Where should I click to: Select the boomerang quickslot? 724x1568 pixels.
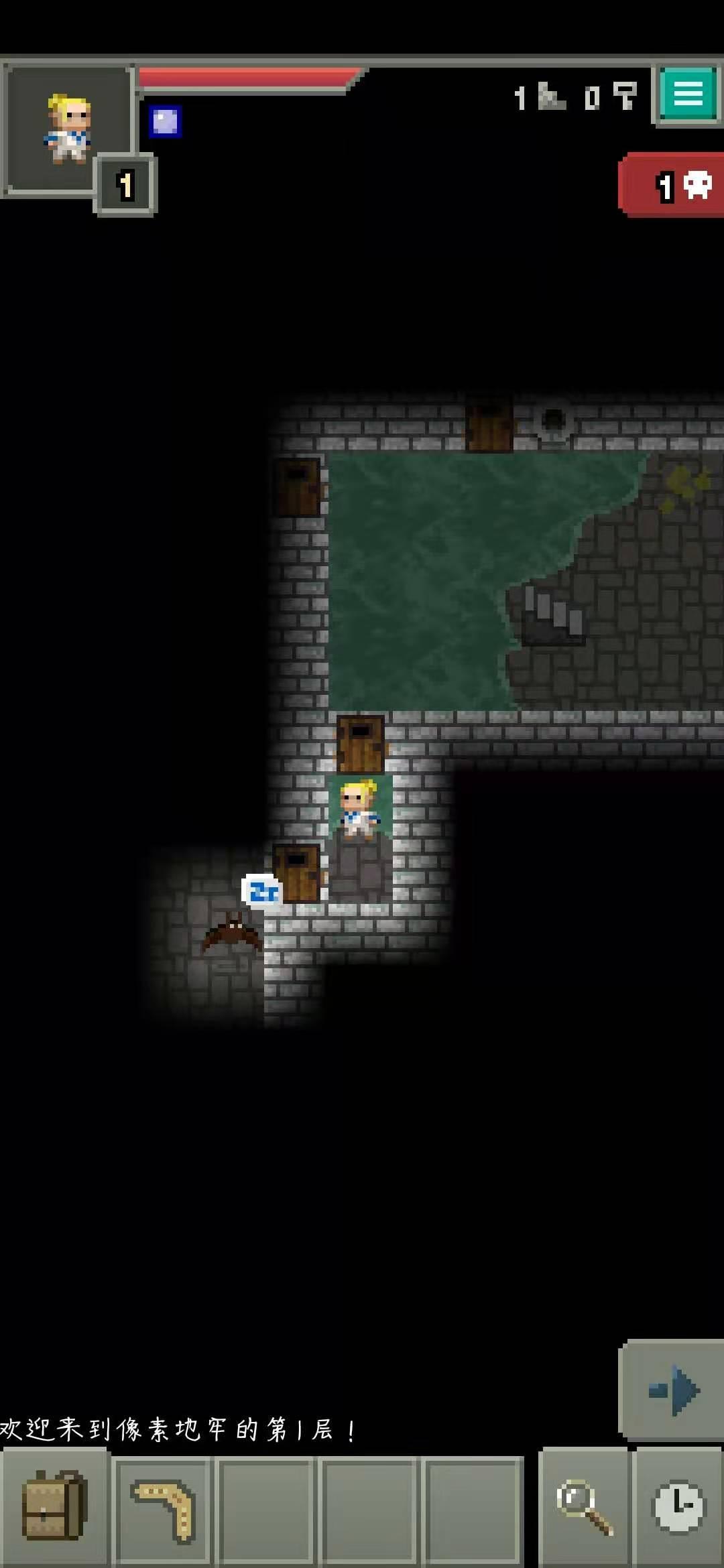tap(163, 1510)
